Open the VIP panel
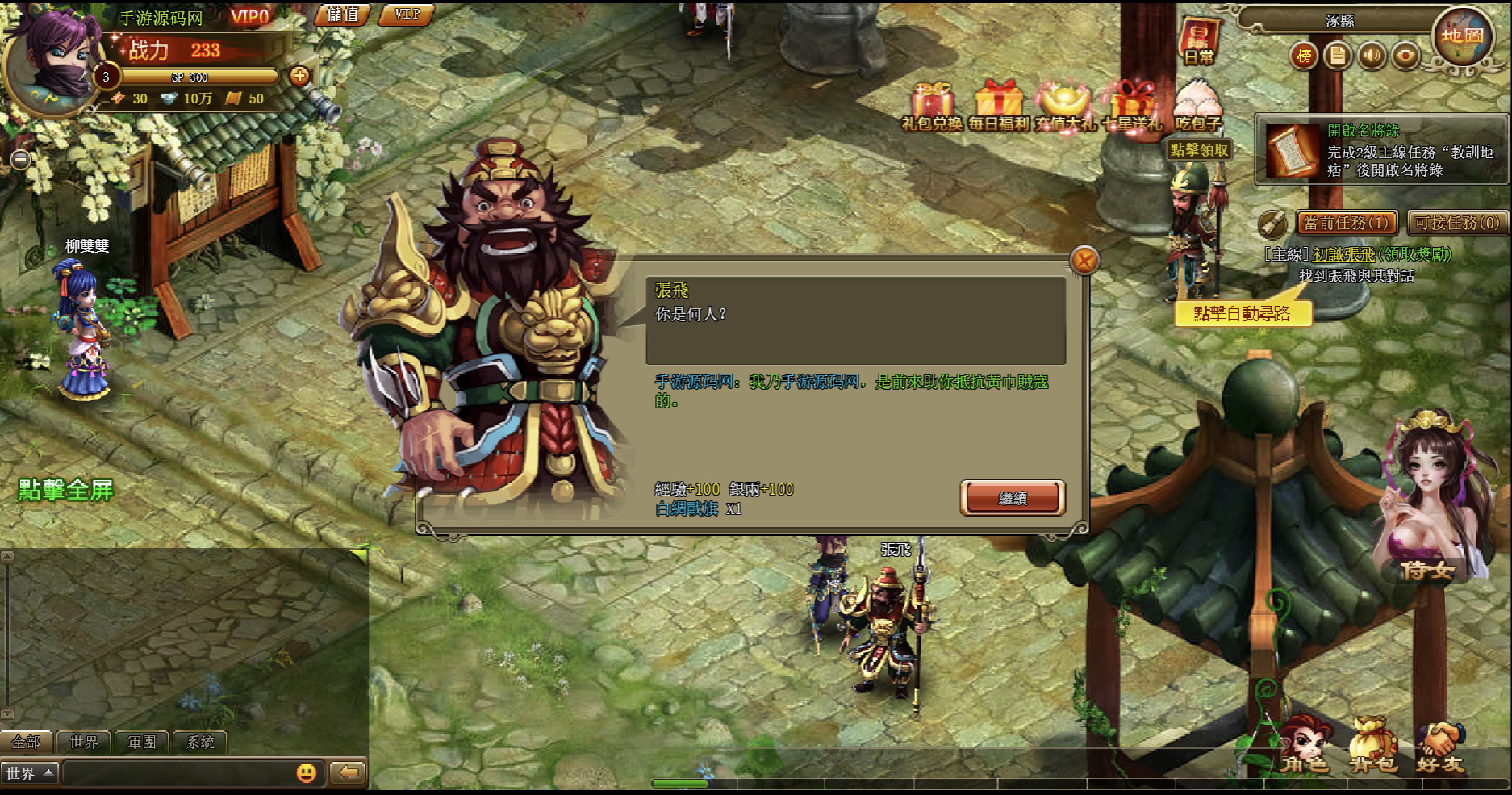Viewport: 1512px width, 795px height. click(407, 15)
